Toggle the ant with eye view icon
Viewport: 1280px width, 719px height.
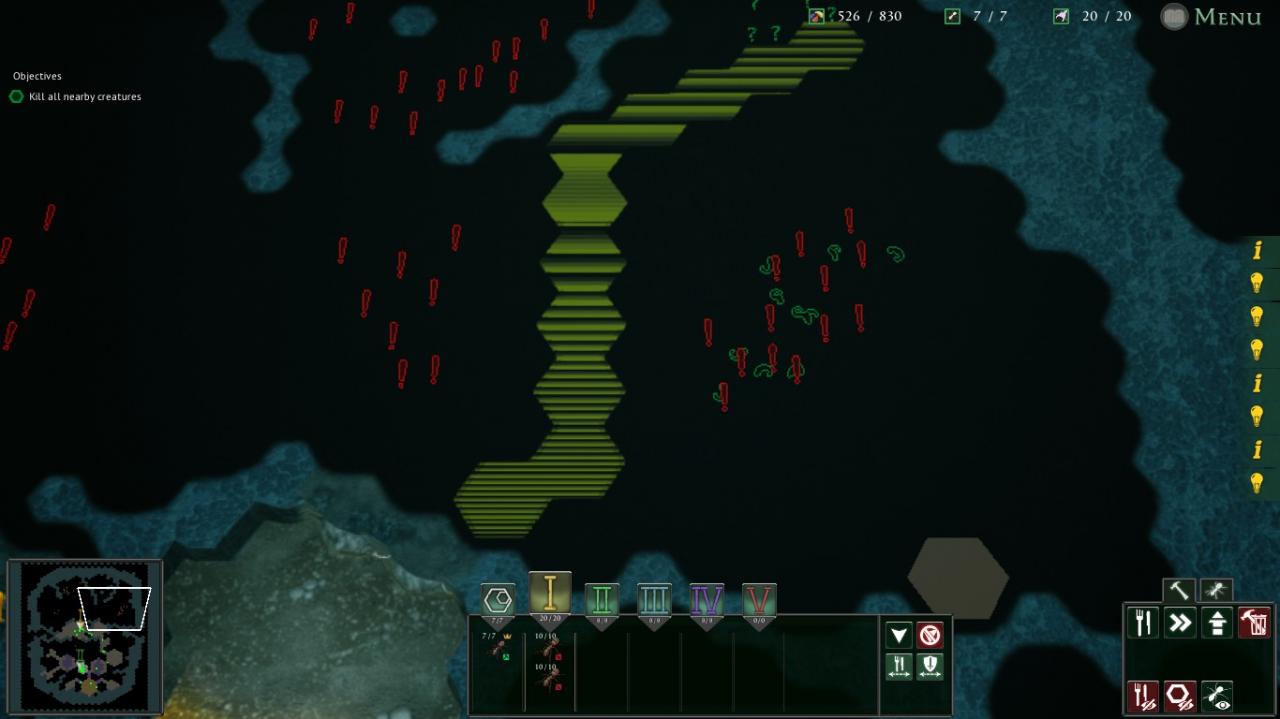coord(1217,696)
